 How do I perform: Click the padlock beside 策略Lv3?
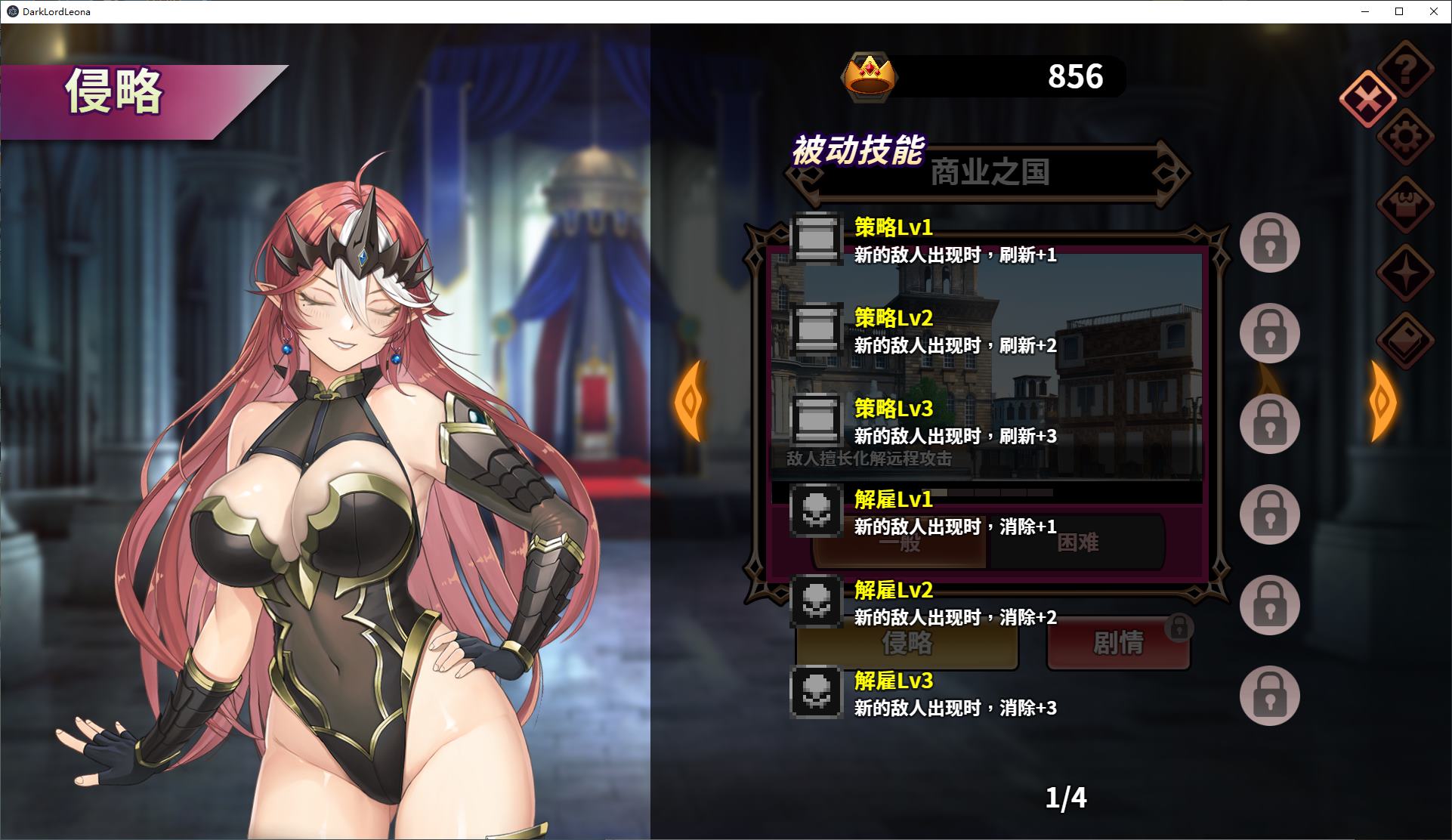click(x=1269, y=424)
